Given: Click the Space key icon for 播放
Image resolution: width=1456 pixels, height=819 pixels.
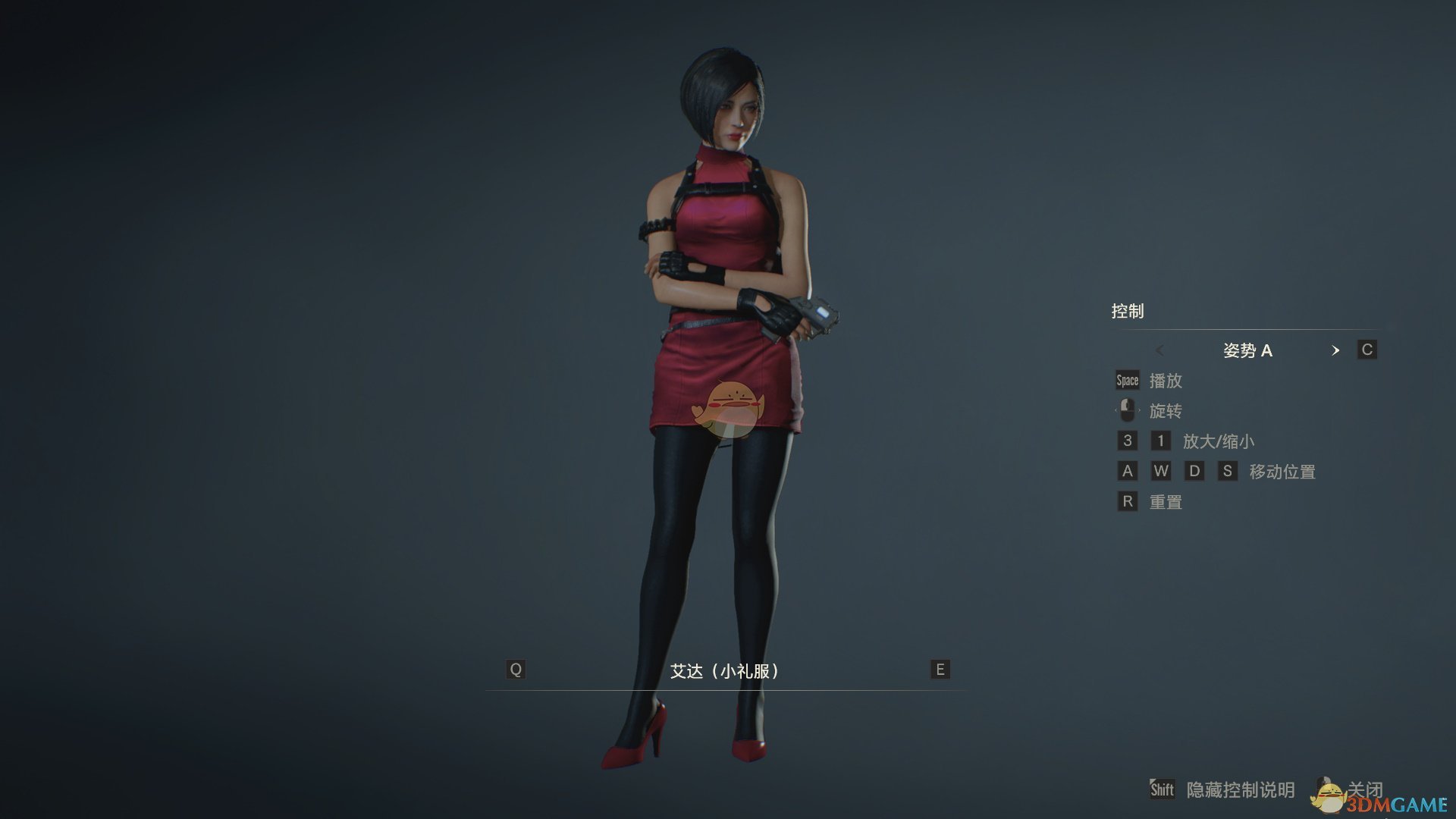Looking at the screenshot, I should coord(1126,381).
